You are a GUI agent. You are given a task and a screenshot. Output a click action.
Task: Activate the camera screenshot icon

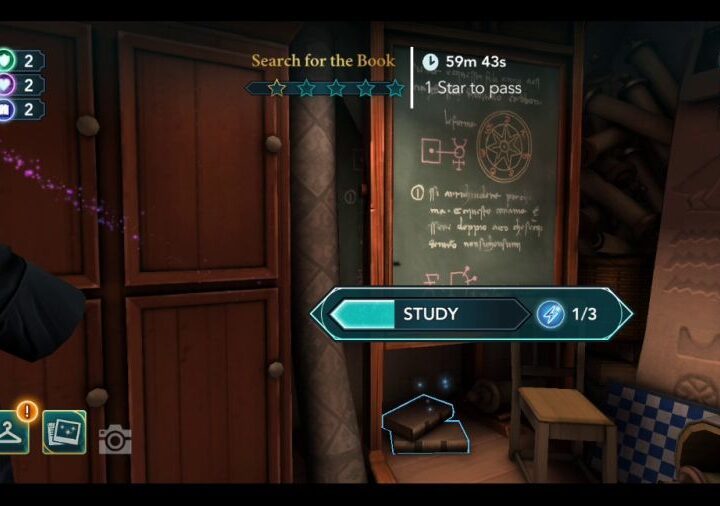(115, 439)
